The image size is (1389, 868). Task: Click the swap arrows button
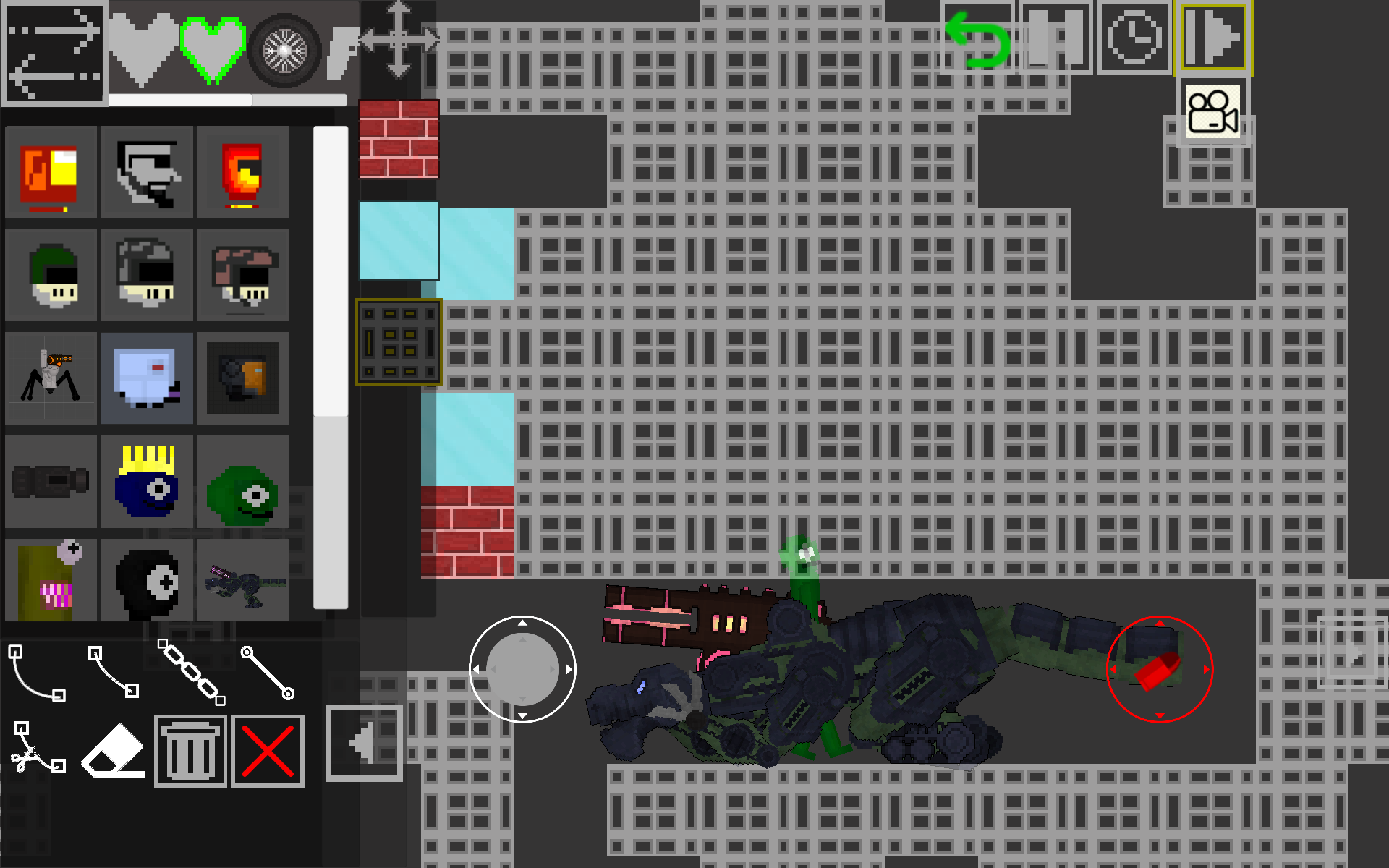pyautogui.click(x=54, y=52)
